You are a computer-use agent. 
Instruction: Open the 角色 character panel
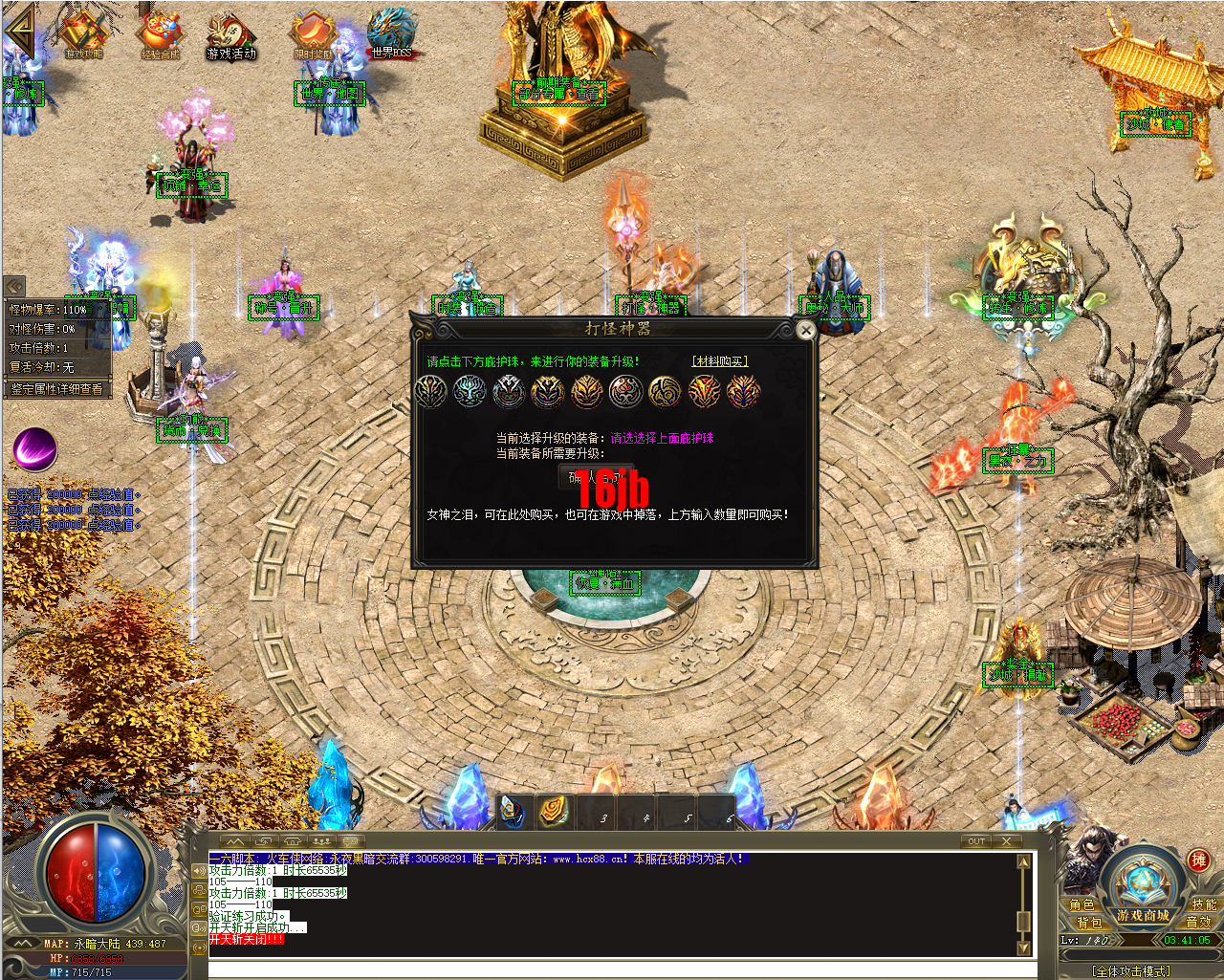(1082, 904)
